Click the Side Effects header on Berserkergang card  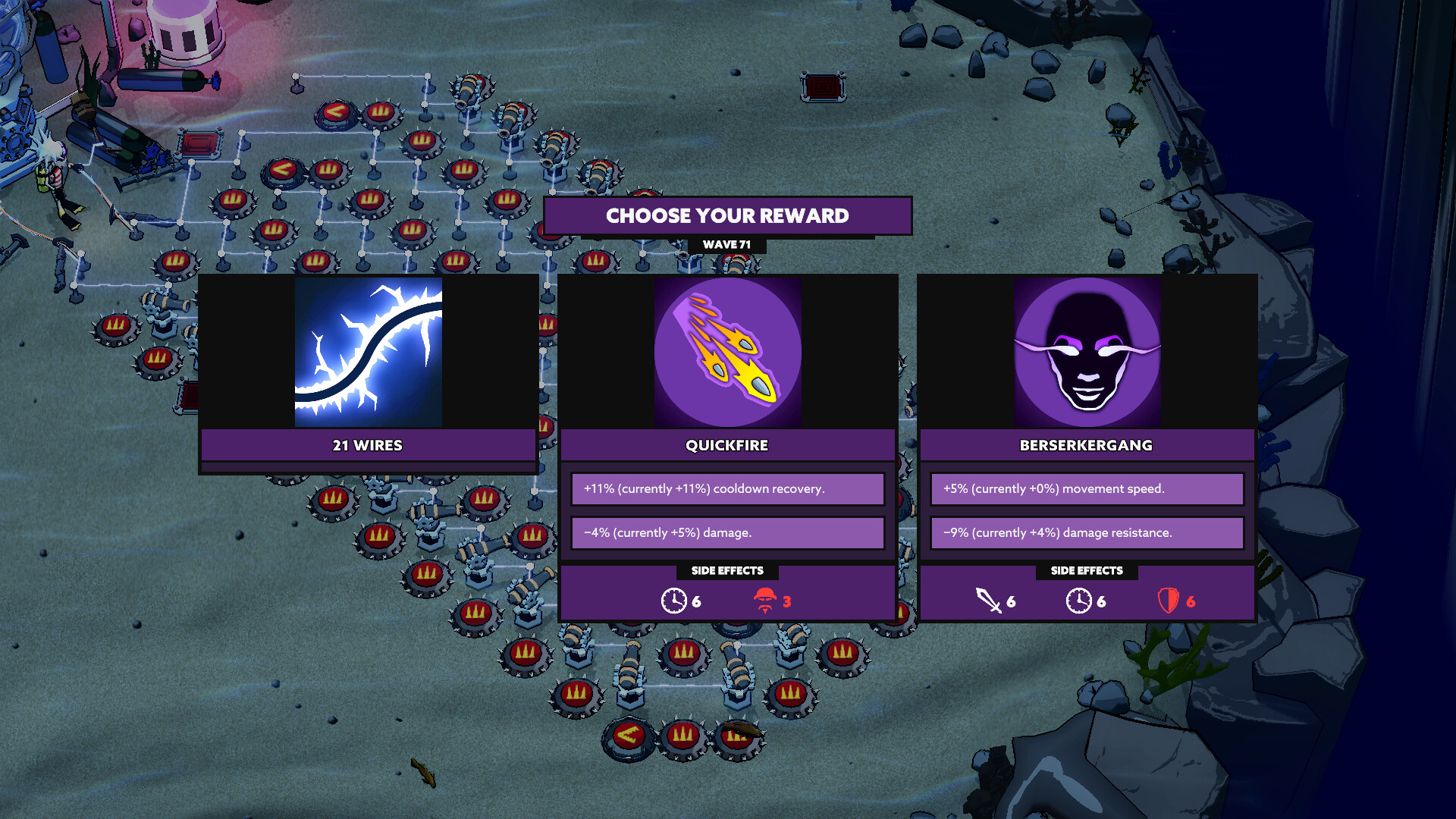1086,571
